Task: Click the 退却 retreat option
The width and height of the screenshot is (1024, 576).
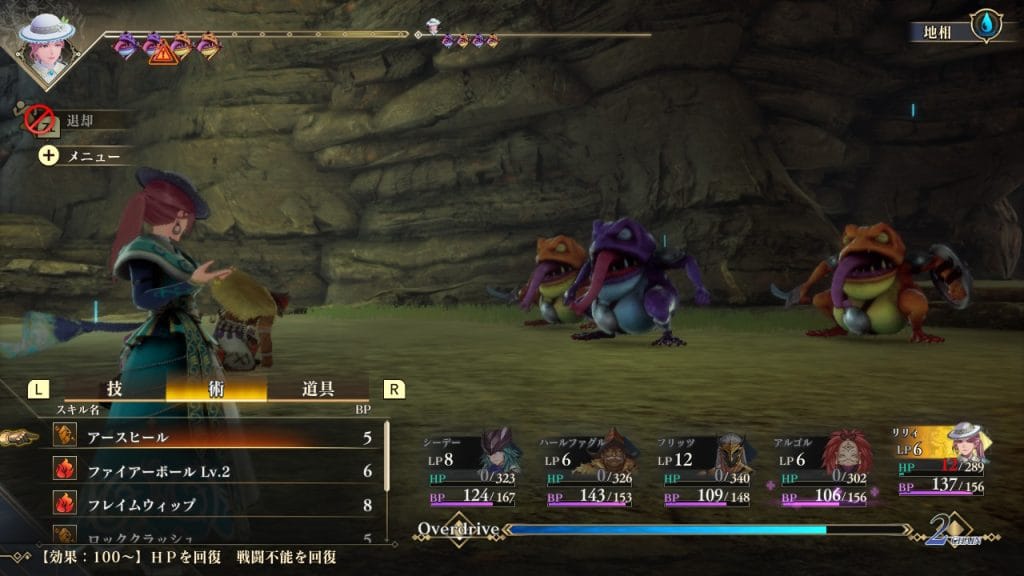Action: pos(76,120)
